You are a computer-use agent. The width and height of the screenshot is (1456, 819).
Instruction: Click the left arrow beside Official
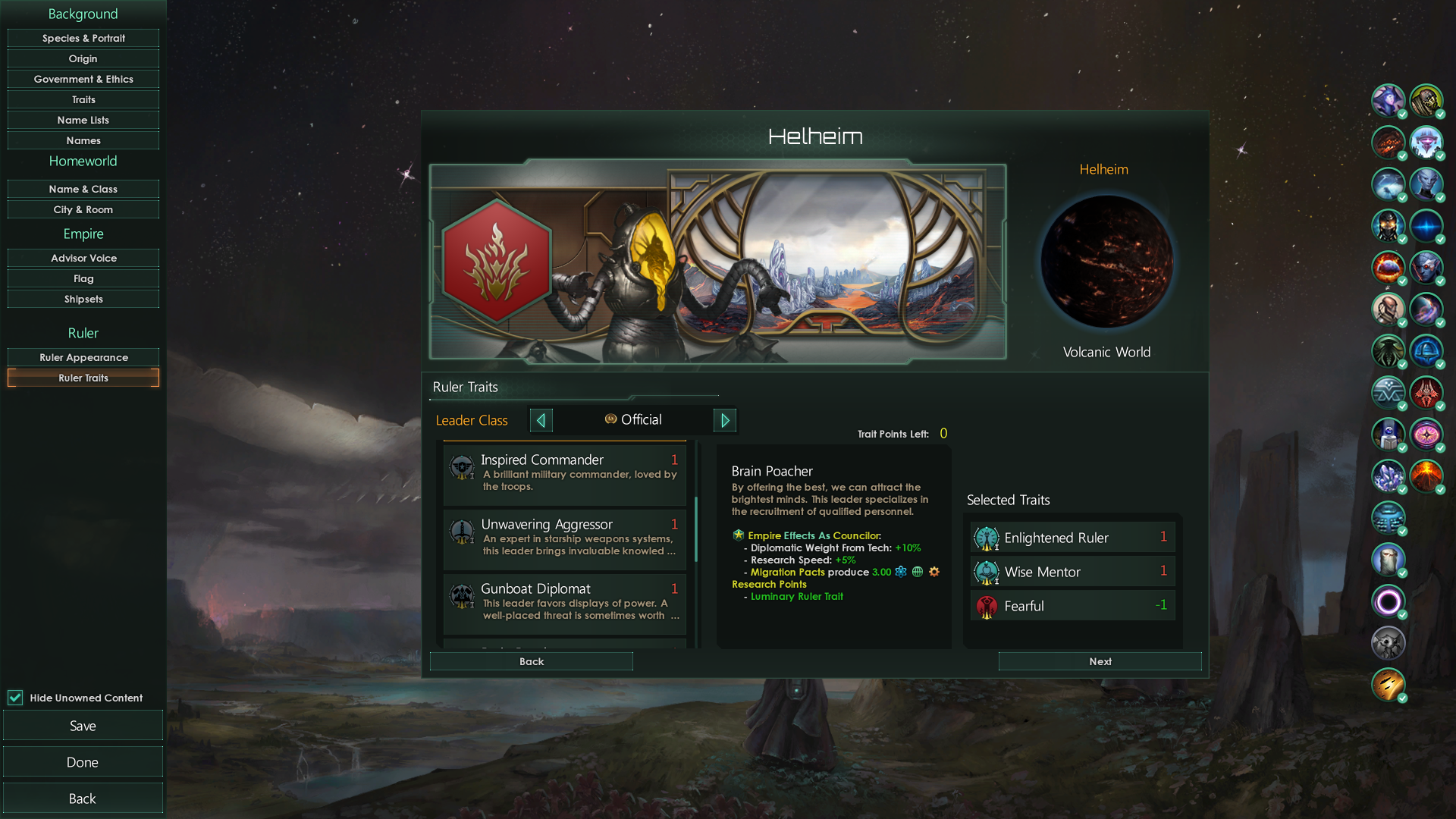coord(541,419)
